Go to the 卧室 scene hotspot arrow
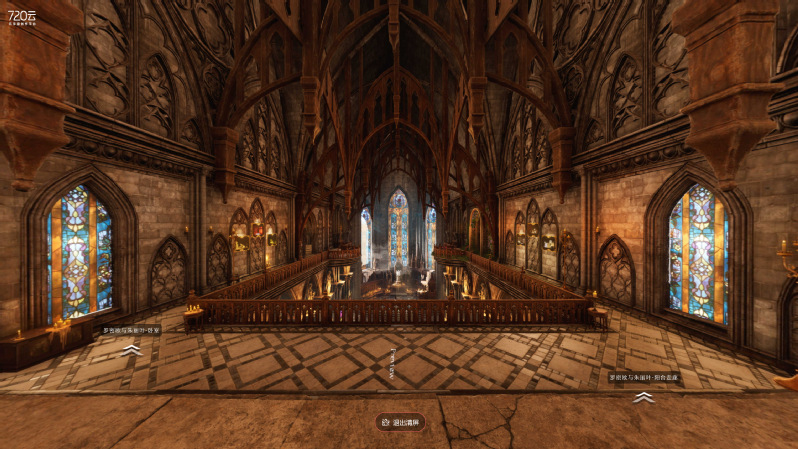This screenshot has height=449, width=798. (131, 350)
